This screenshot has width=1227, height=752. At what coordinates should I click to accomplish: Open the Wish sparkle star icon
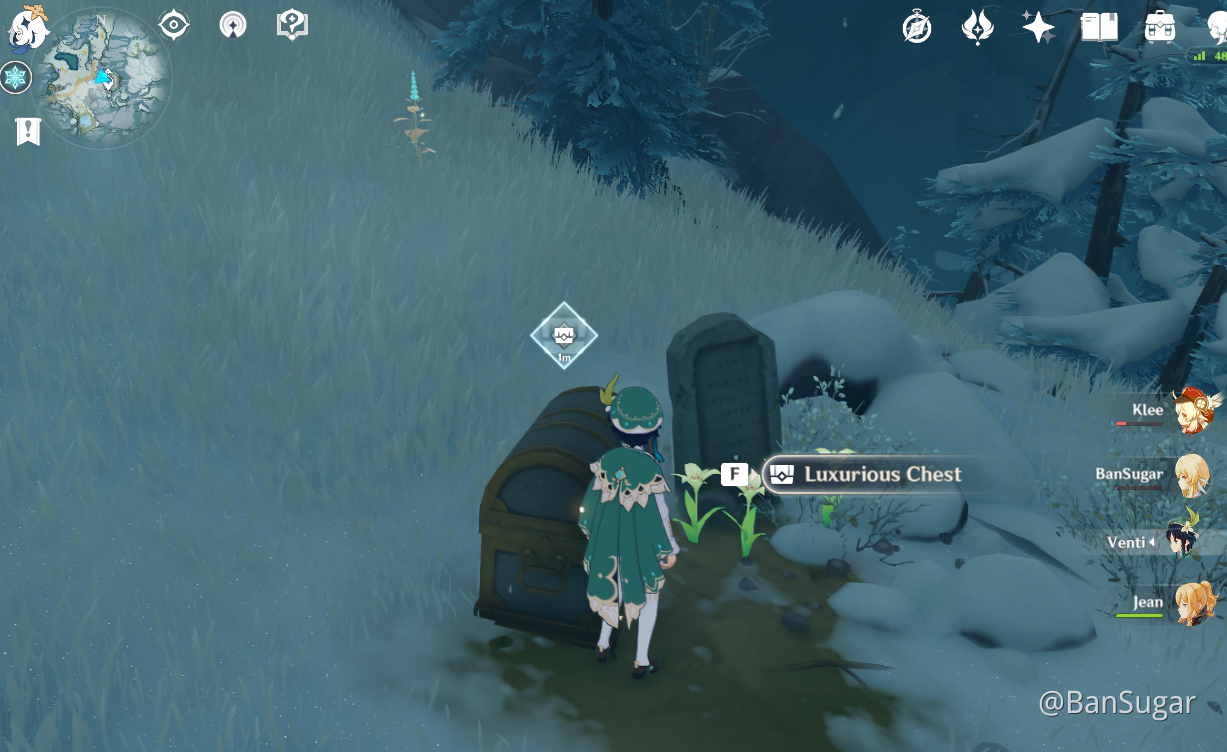[1038, 28]
